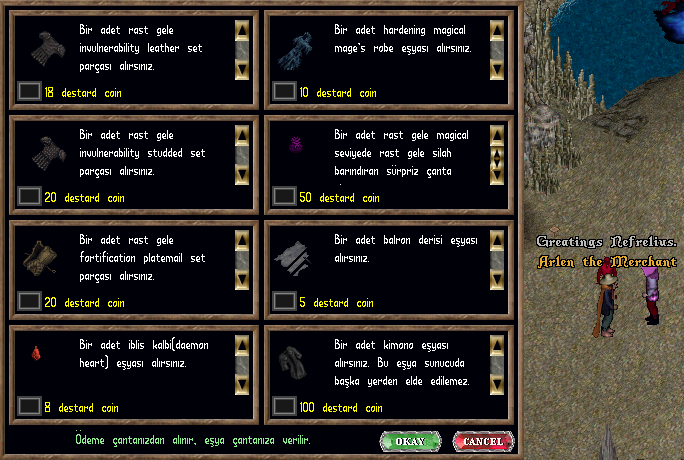This screenshot has width=684, height=460.
Task: Tick the 5 destard coin balron skin checkbox
Action: pos(285,302)
